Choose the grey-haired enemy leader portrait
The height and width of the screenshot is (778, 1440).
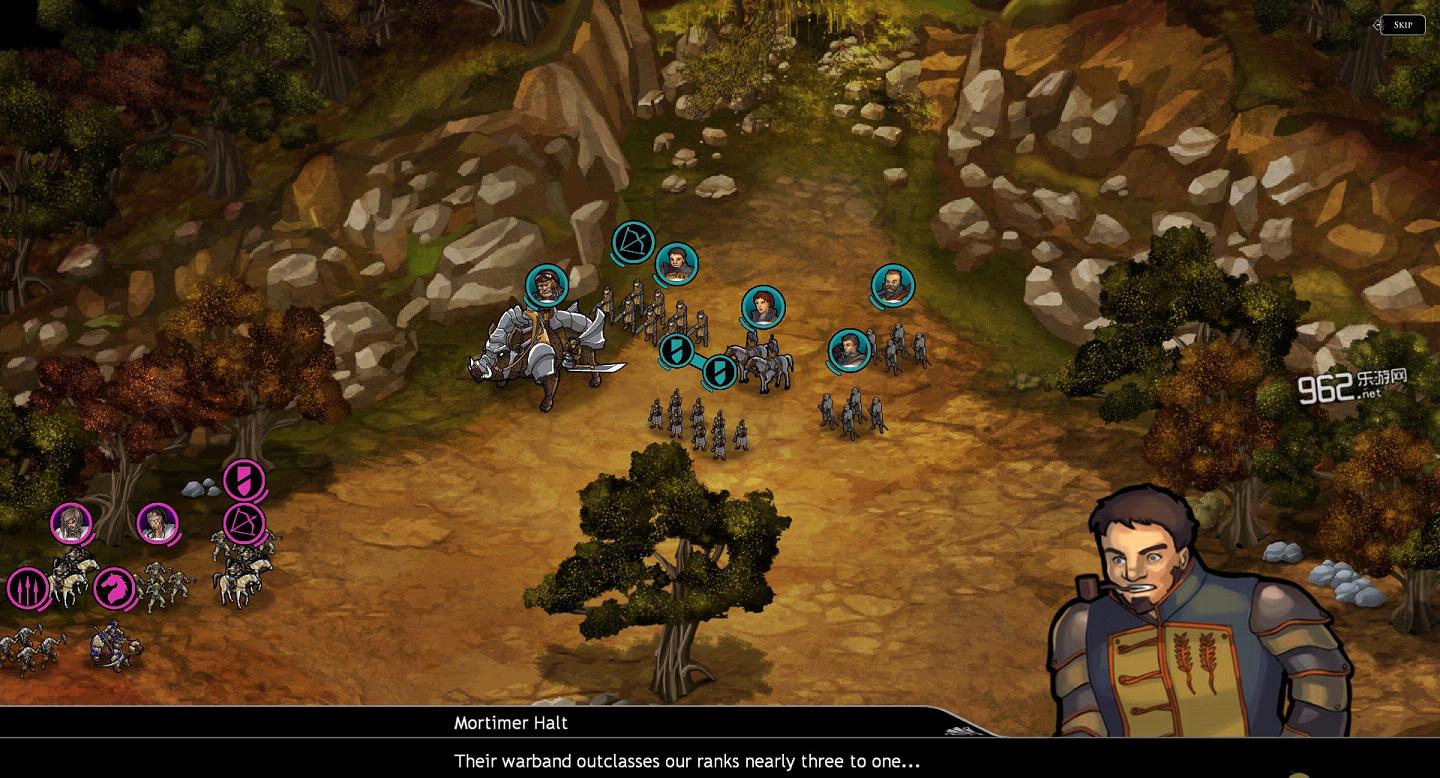click(x=72, y=522)
